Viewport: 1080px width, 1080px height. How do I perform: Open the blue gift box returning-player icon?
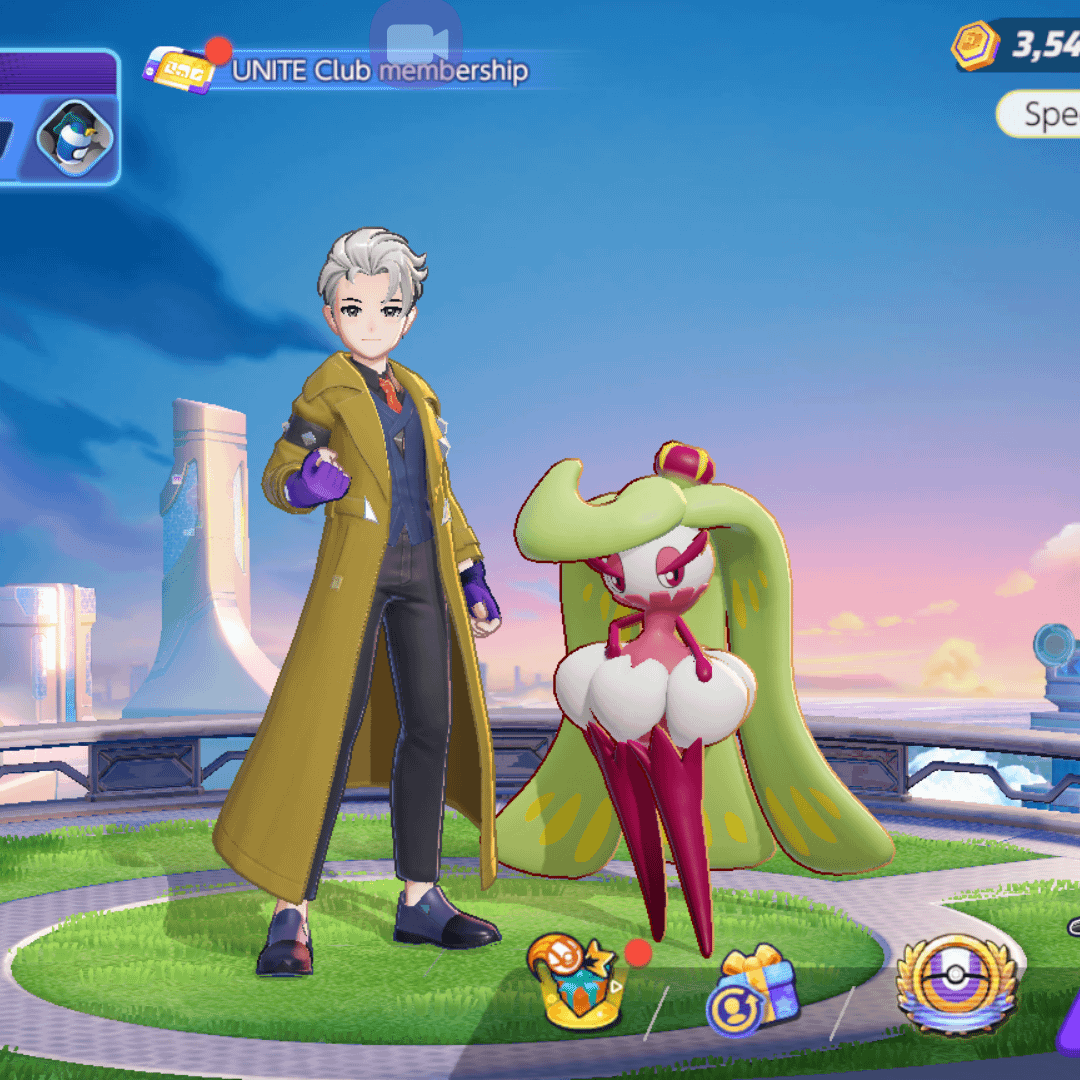pyautogui.click(x=754, y=991)
